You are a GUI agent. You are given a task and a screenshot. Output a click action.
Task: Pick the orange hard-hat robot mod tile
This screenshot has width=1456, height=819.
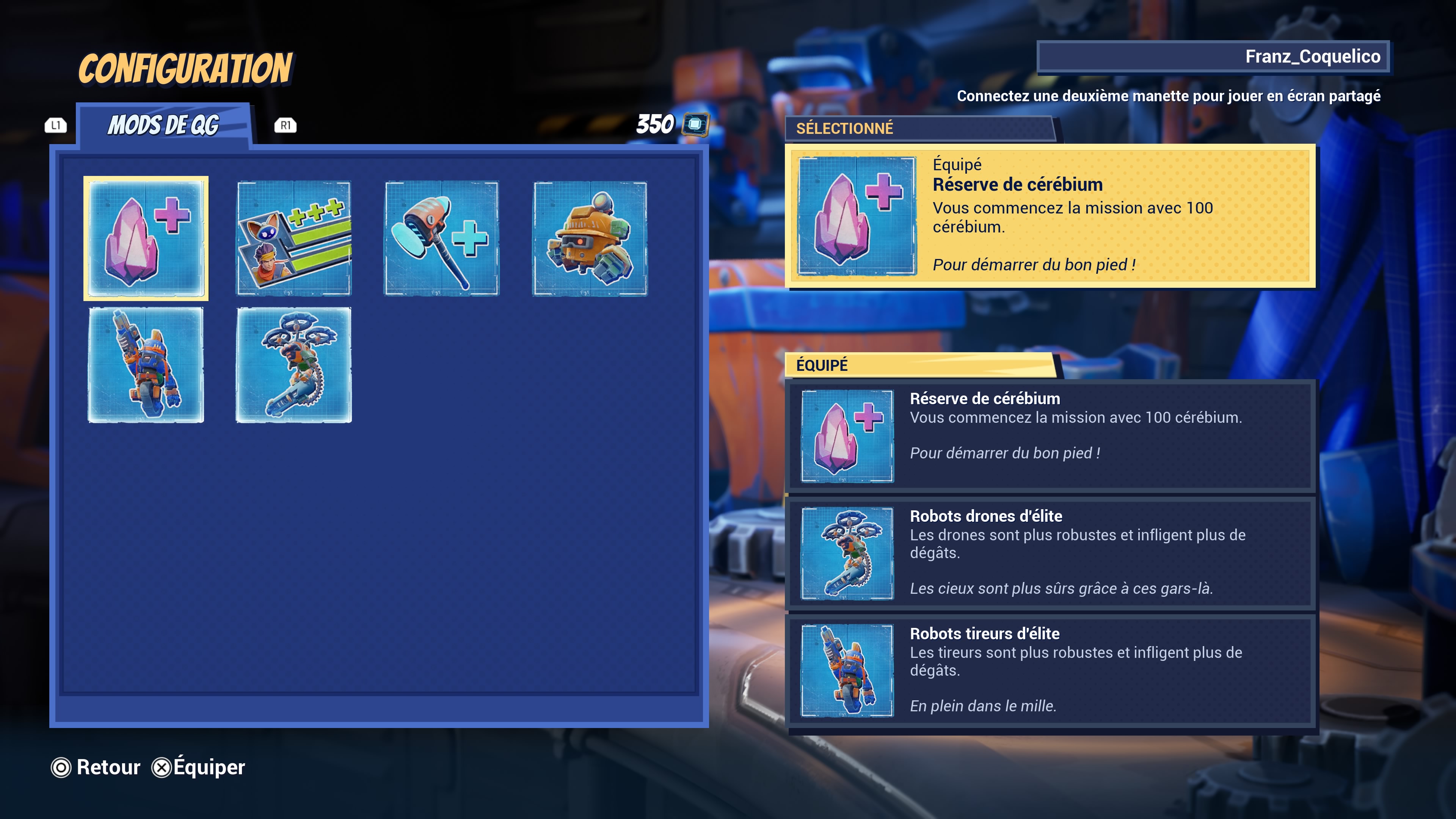(x=590, y=238)
